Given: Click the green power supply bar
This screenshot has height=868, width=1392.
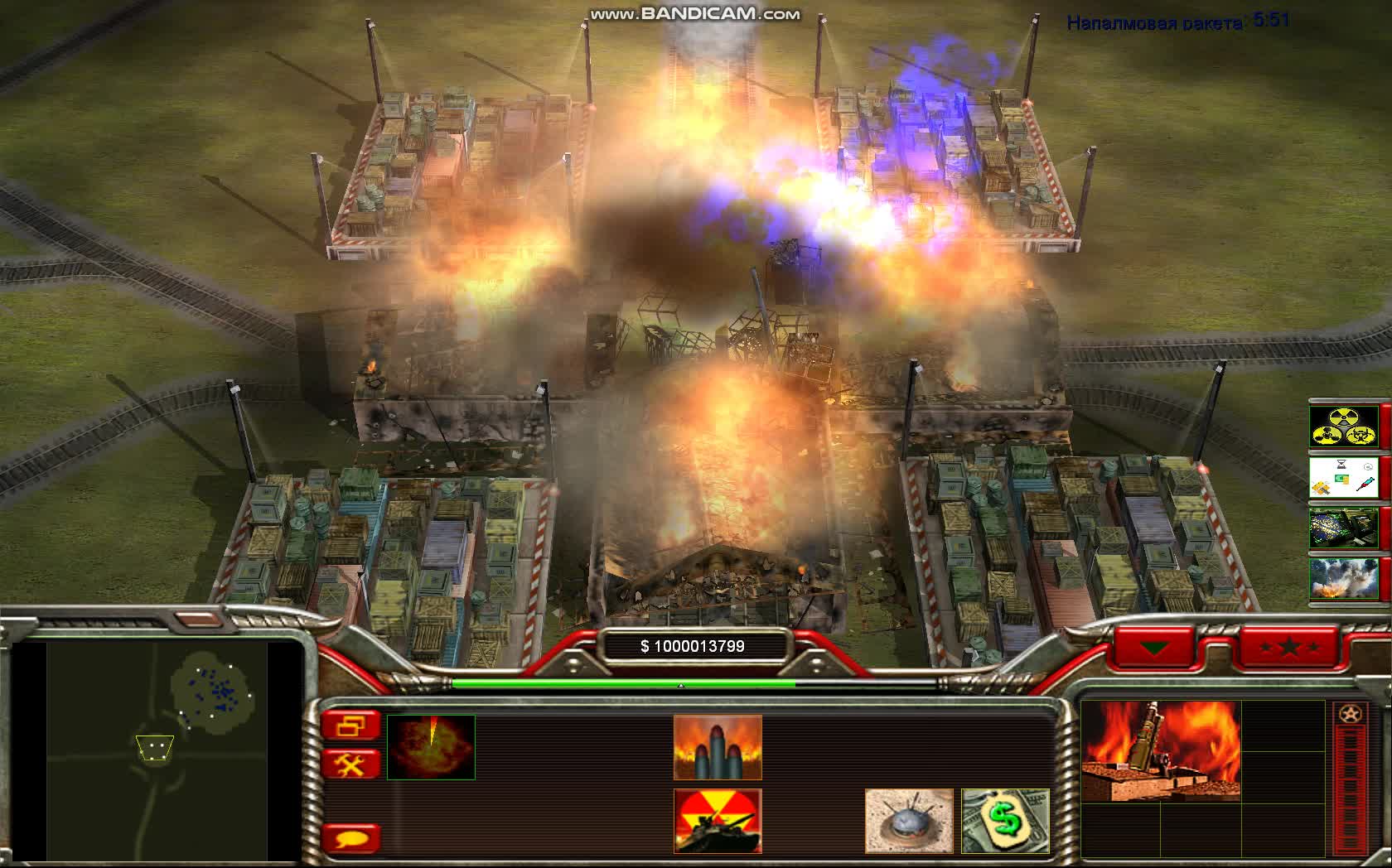Looking at the screenshot, I should click(x=621, y=682).
